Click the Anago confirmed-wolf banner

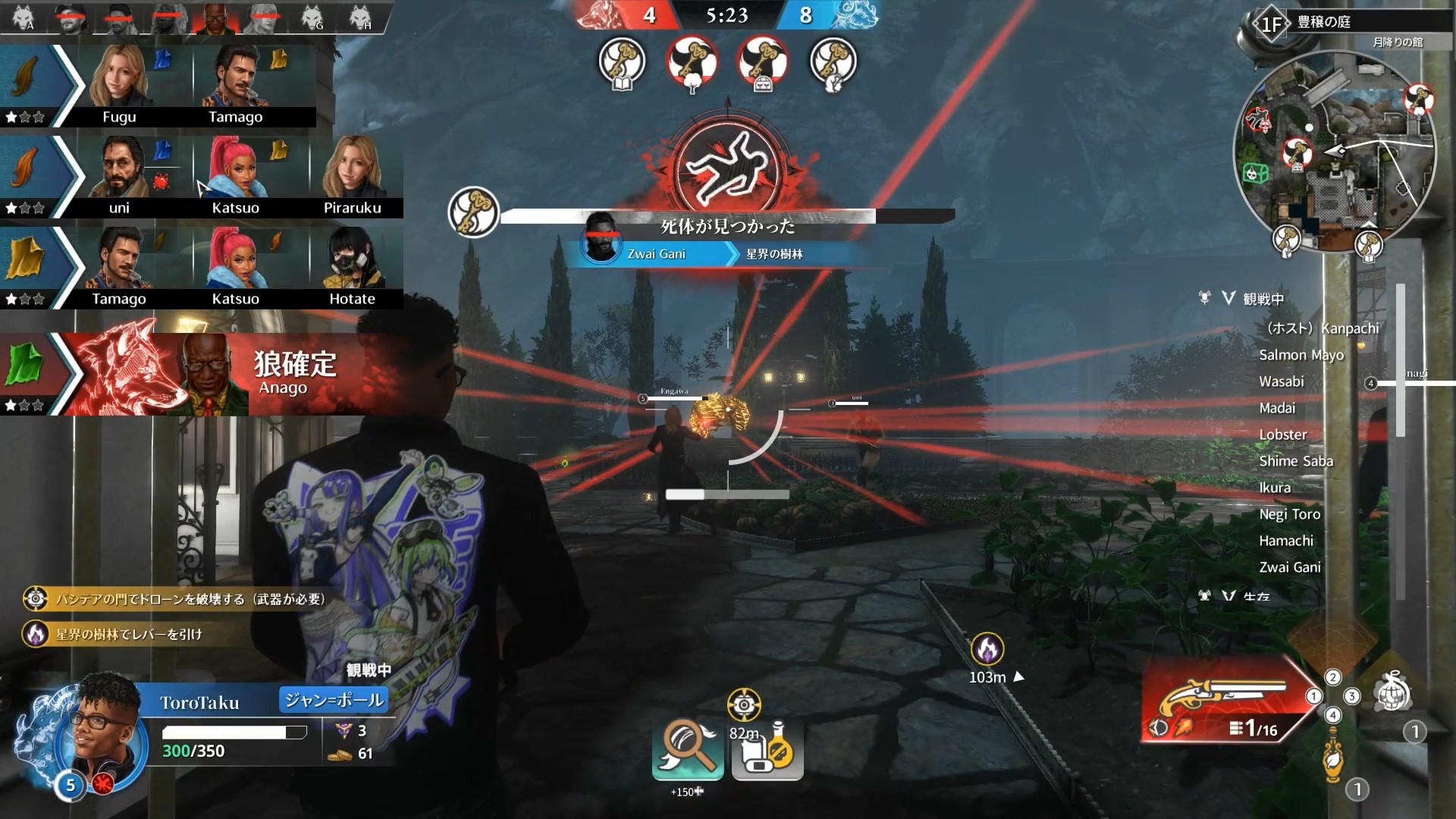click(227, 375)
